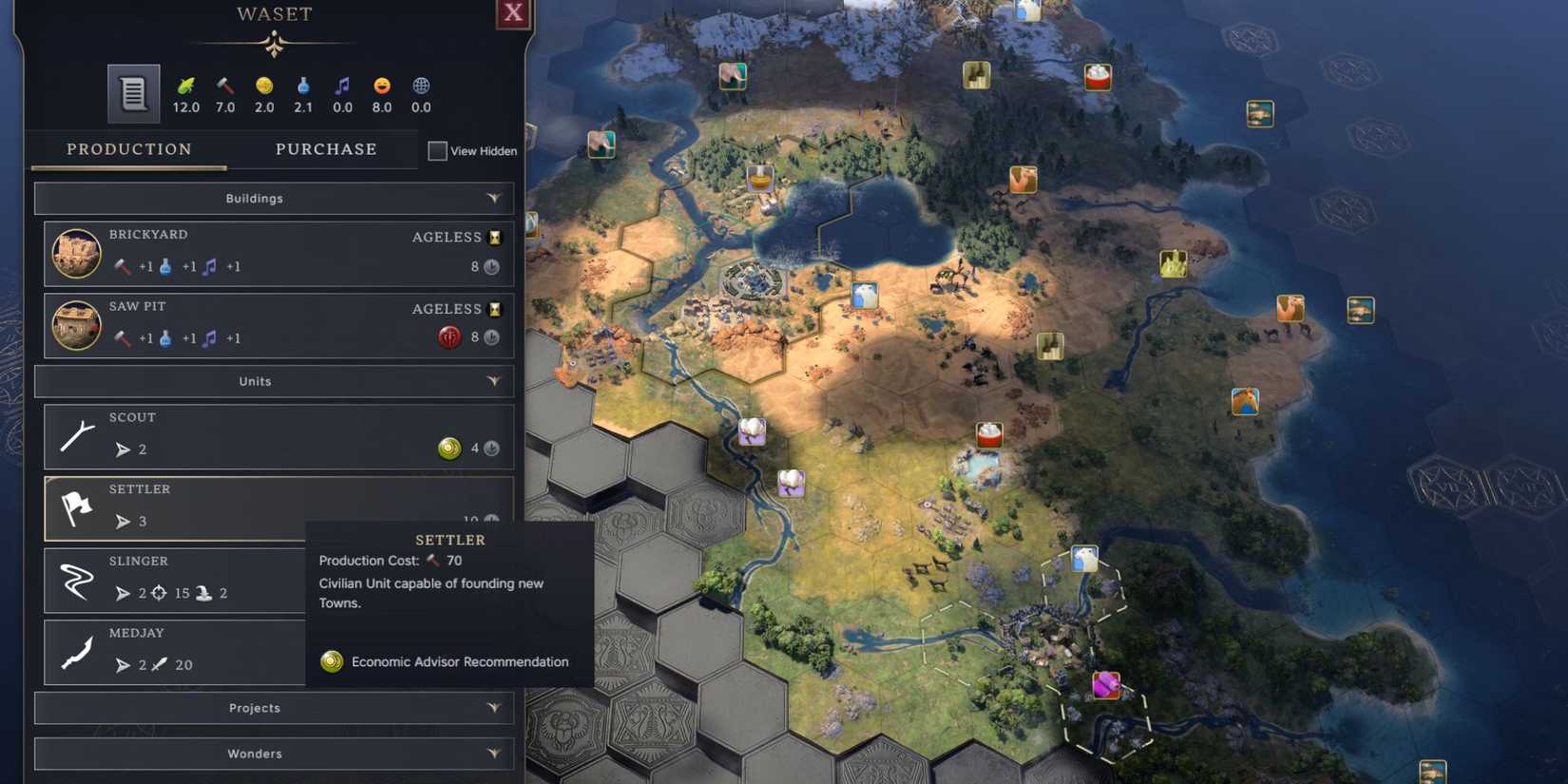The width and height of the screenshot is (1568, 784).
Task: Enable the View Hidden checkbox
Action: click(438, 150)
